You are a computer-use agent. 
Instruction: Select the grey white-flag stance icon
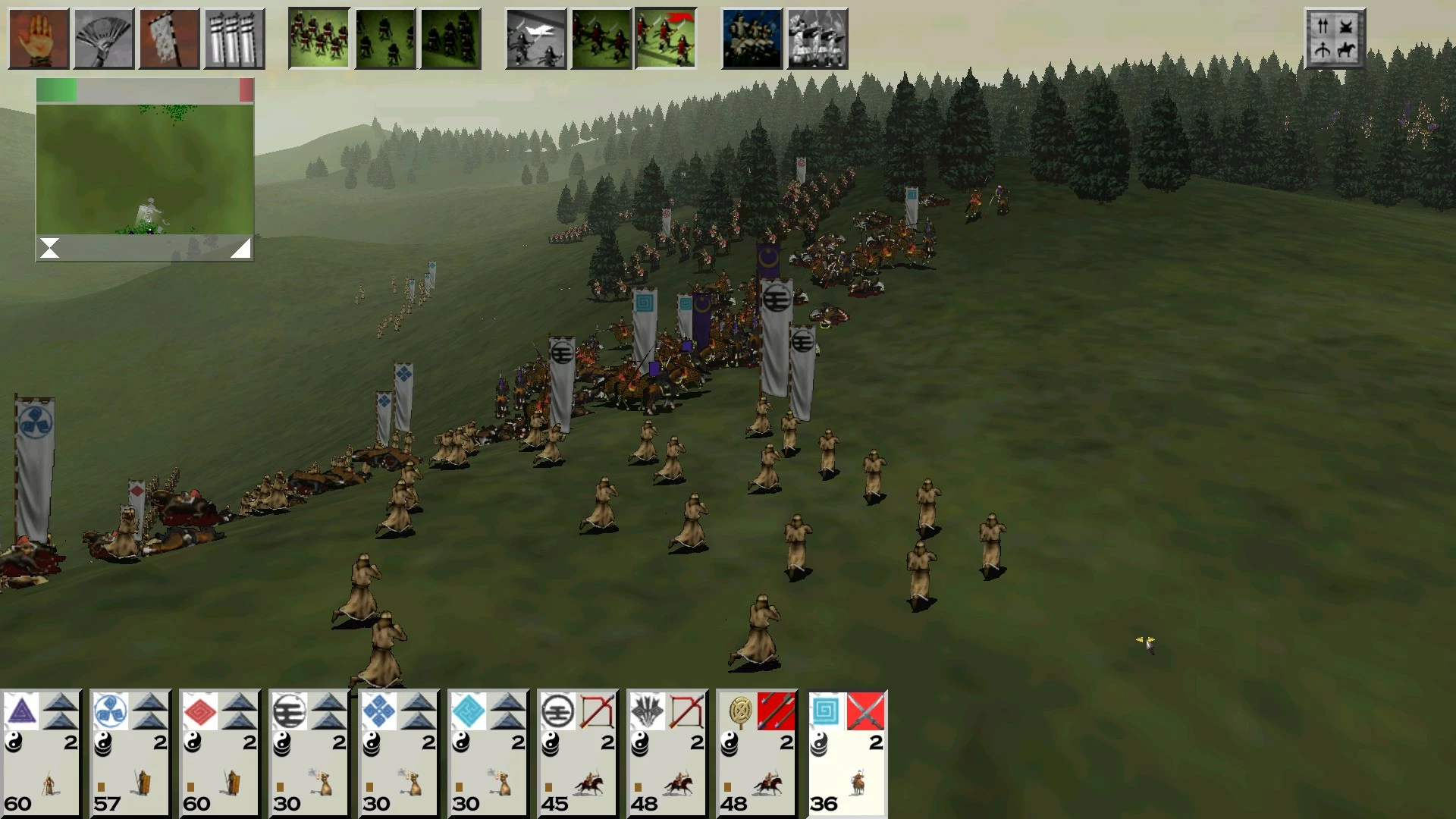click(x=535, y=39)
